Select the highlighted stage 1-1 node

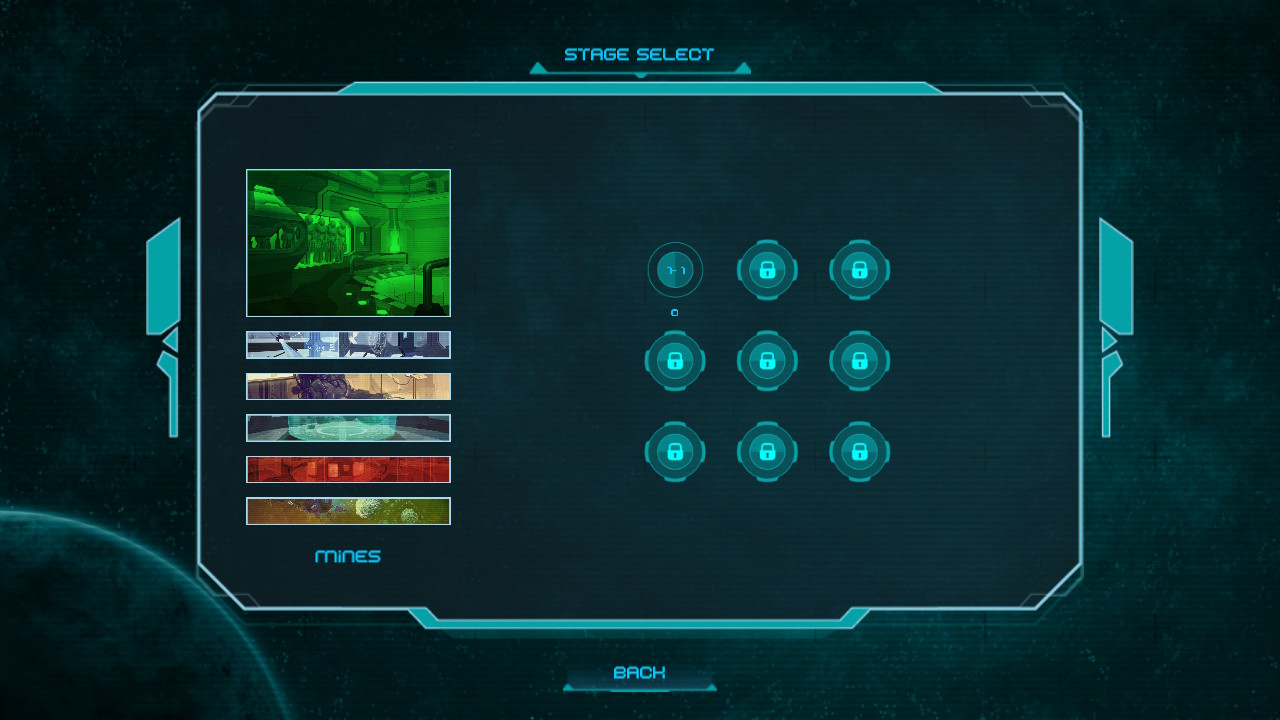point(675,270)
